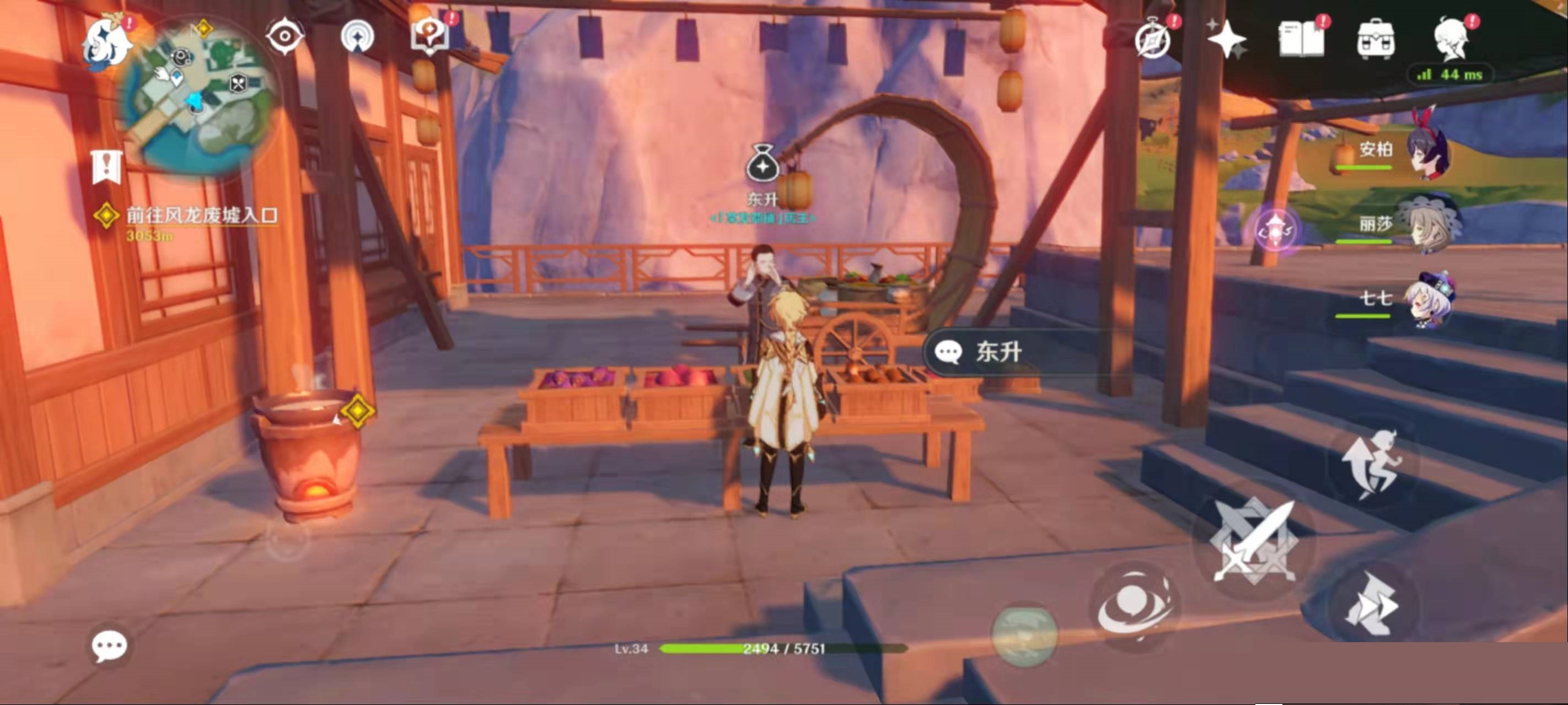The image size is (1568, 705).
Task: Open the chat bubble button
Action: 110,645
